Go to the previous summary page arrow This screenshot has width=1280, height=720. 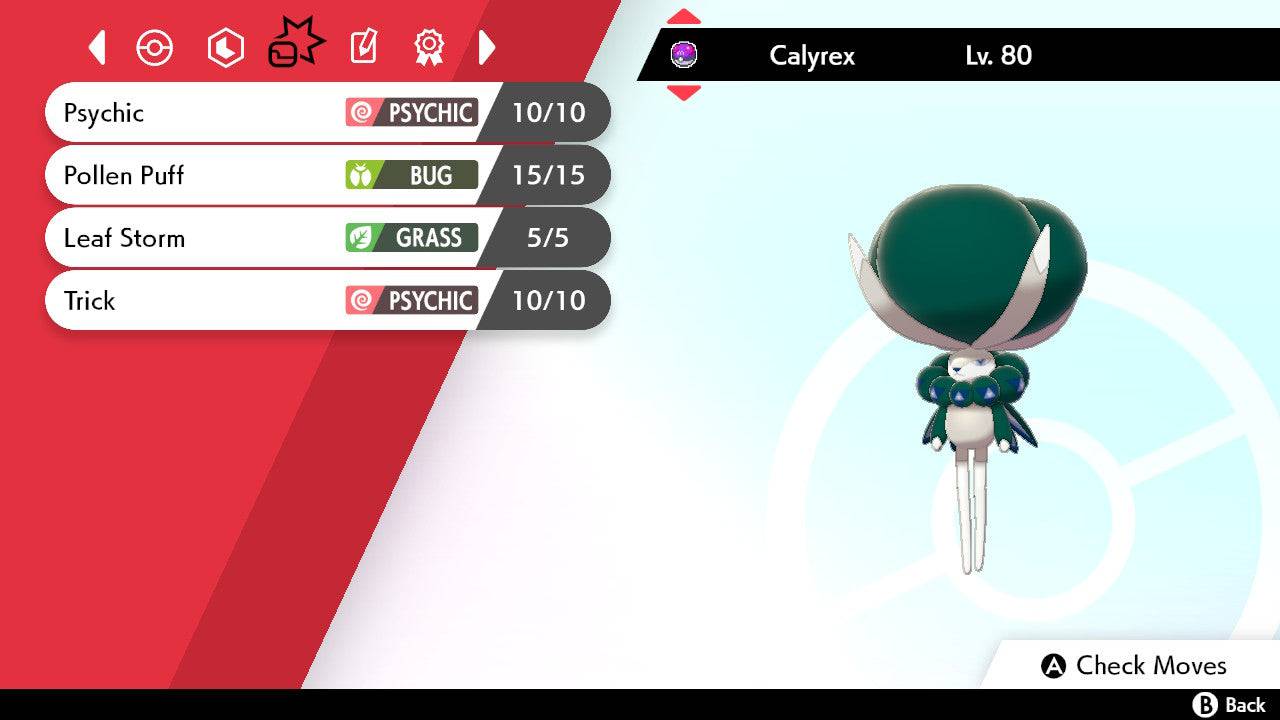pyautogui.click(x=97, y=48)
